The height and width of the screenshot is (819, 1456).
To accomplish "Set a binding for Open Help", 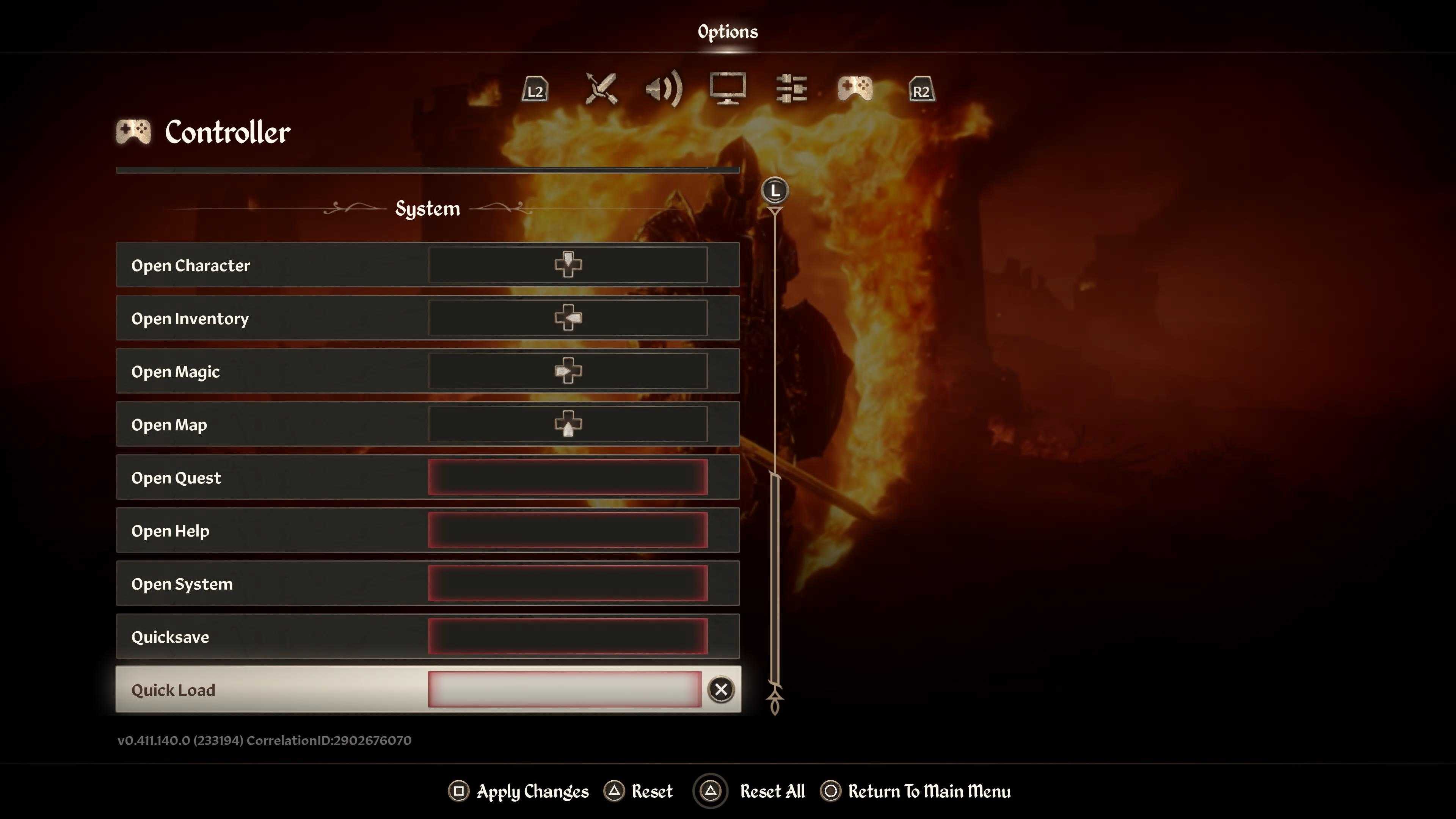I will tap(568, 530).
